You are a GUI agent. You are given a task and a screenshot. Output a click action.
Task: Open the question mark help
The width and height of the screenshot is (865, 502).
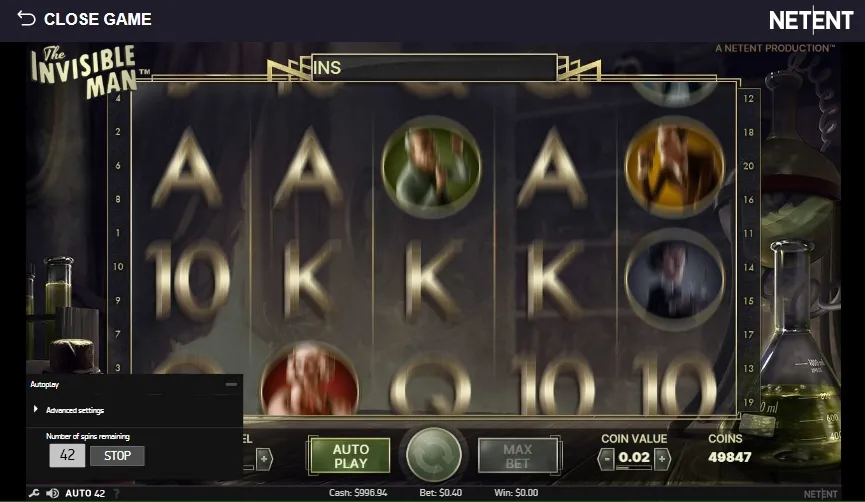[116, 493]
